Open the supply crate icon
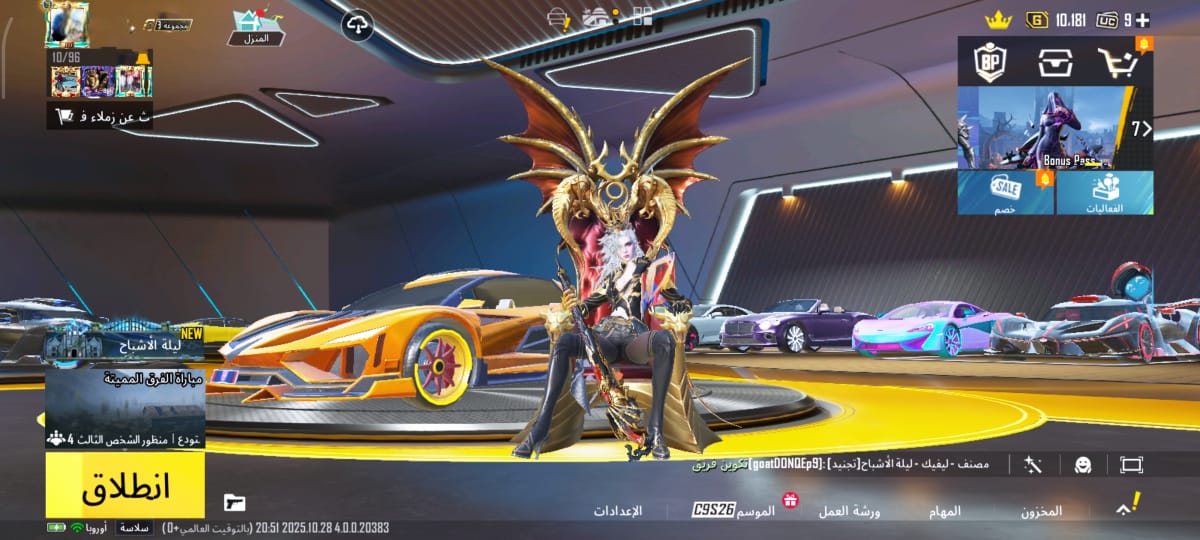Viewport: 1200px width, 540px height. click(x=1054, y=63)
